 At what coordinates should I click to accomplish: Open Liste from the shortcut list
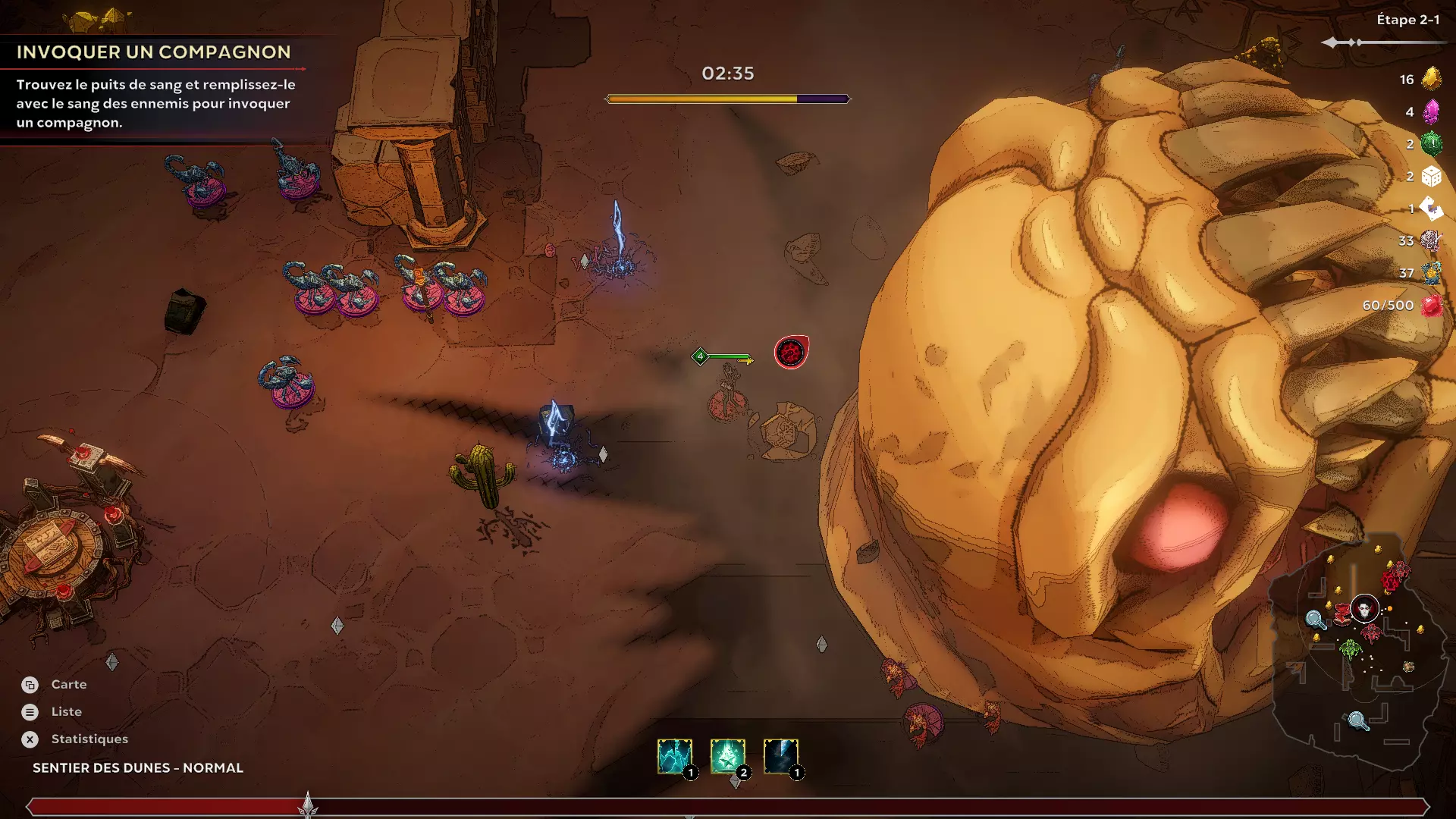pyautogui.click(x=66, y=712)
